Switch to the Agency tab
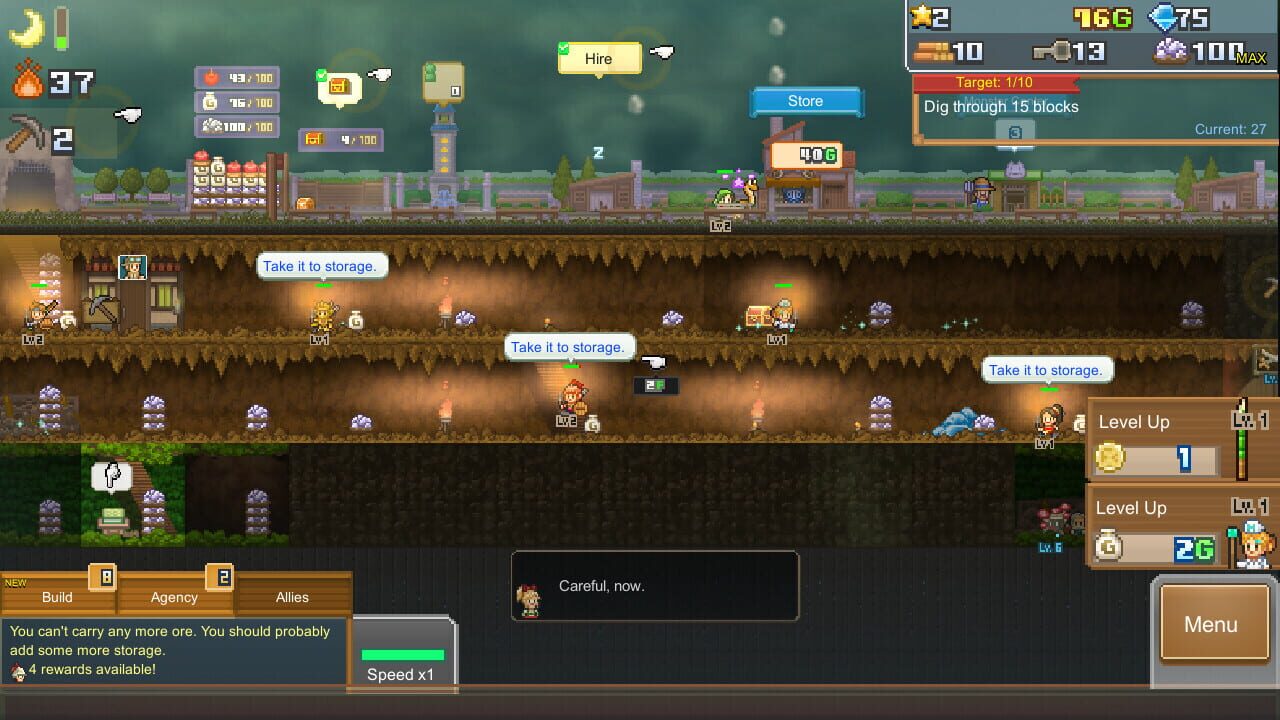The image size is (1280, 720). [x=172, y=597]
